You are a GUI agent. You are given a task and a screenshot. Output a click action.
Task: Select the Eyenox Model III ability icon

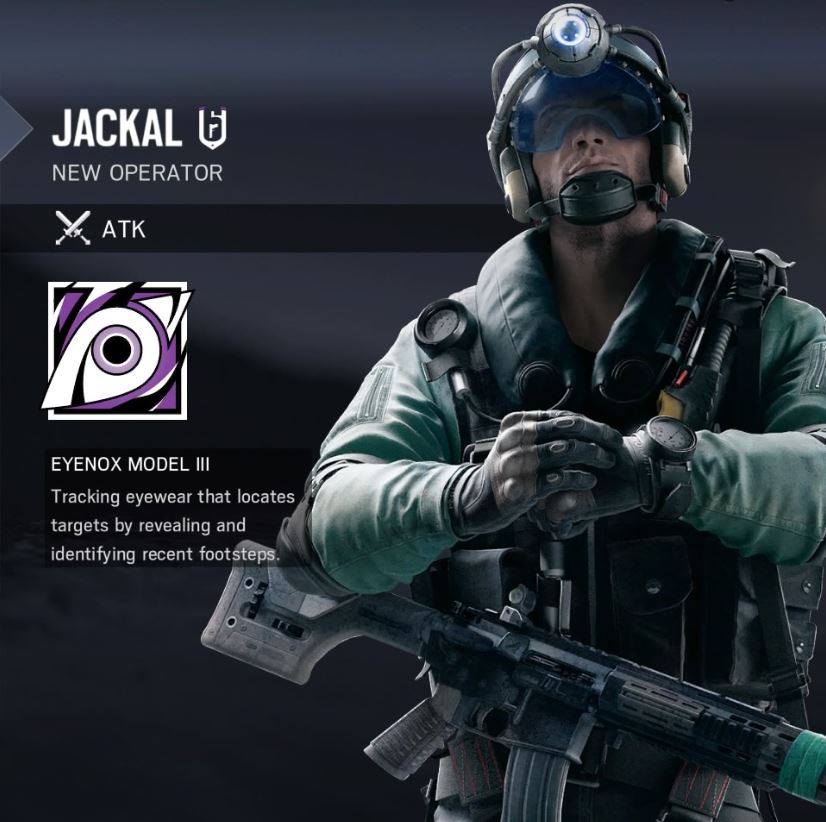117,349
